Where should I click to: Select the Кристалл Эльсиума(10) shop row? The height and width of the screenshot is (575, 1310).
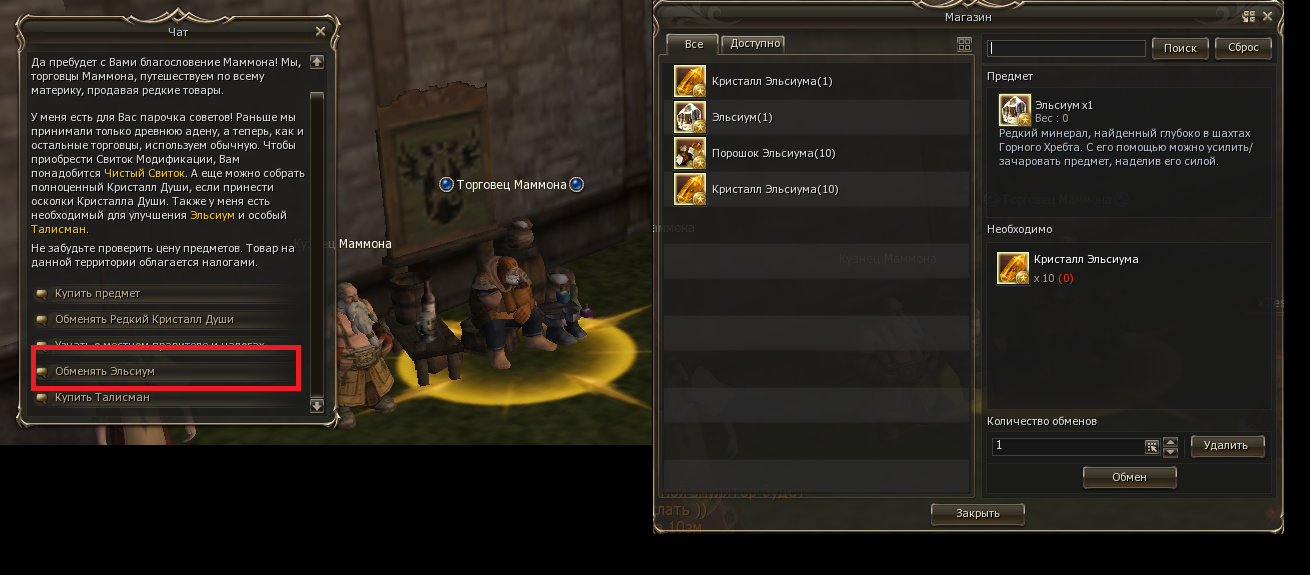pyautogui.click(x=774, y=189)
